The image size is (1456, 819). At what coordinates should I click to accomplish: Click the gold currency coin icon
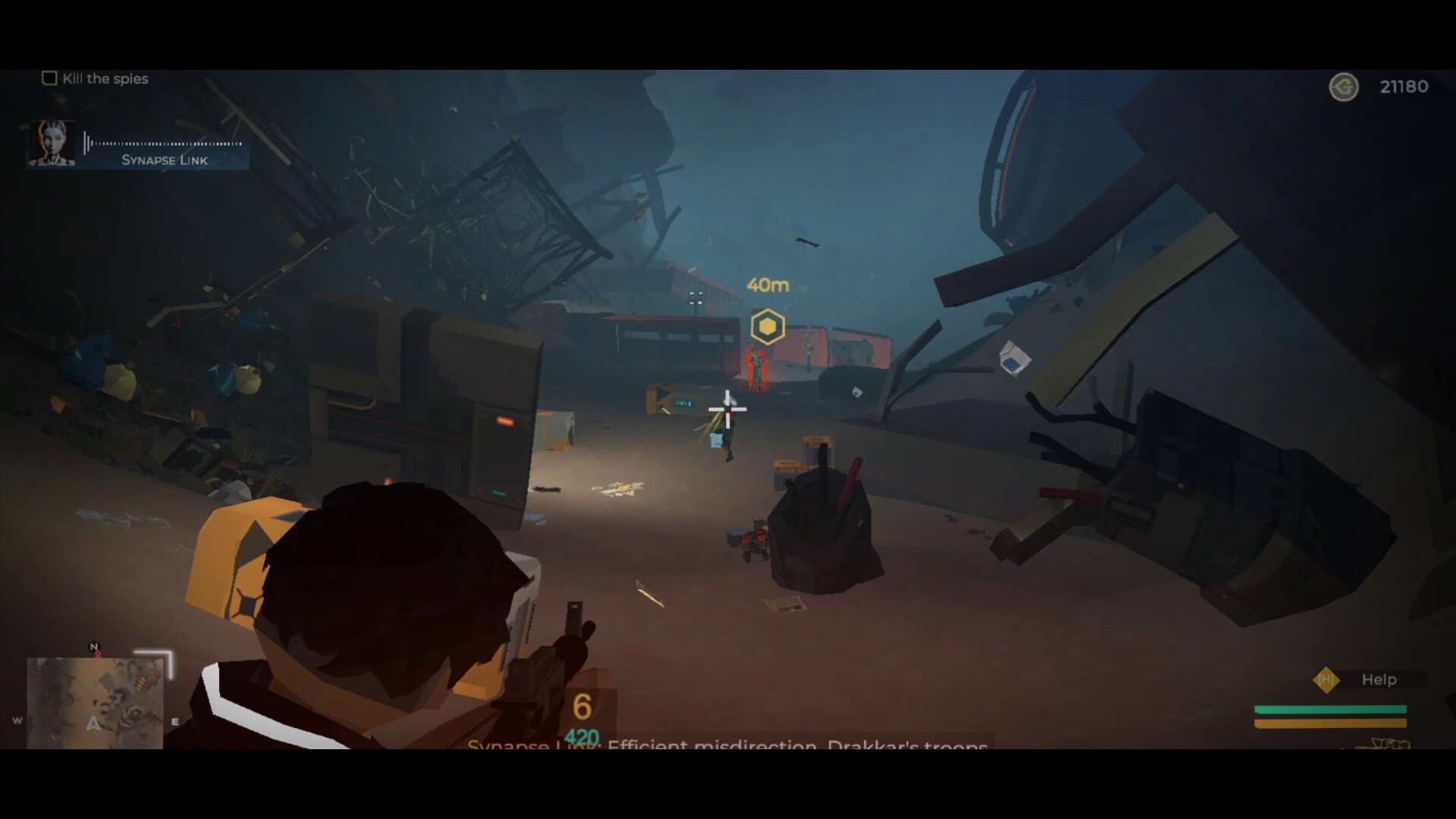coord(1344,87)
